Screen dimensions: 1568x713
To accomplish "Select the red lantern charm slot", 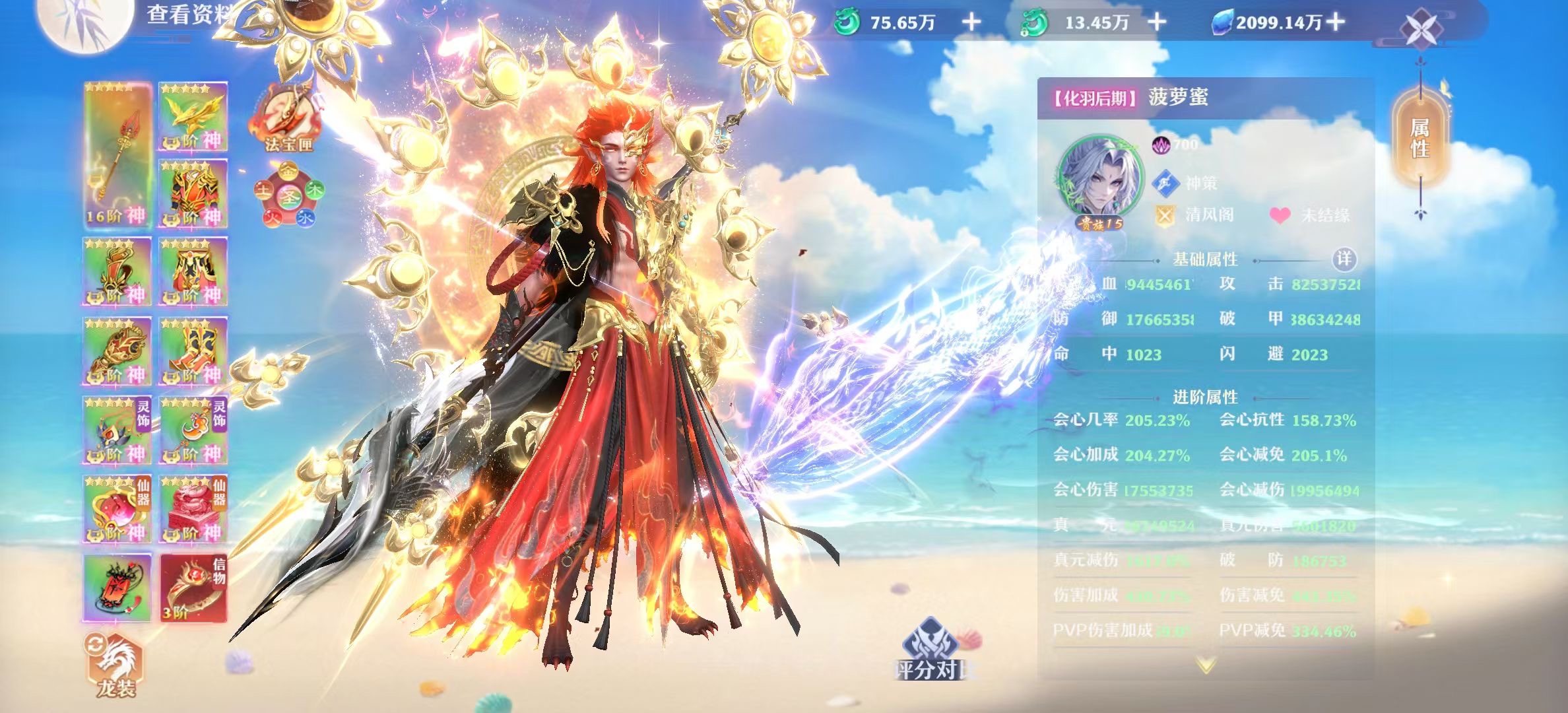I will [x=117, y=588].
